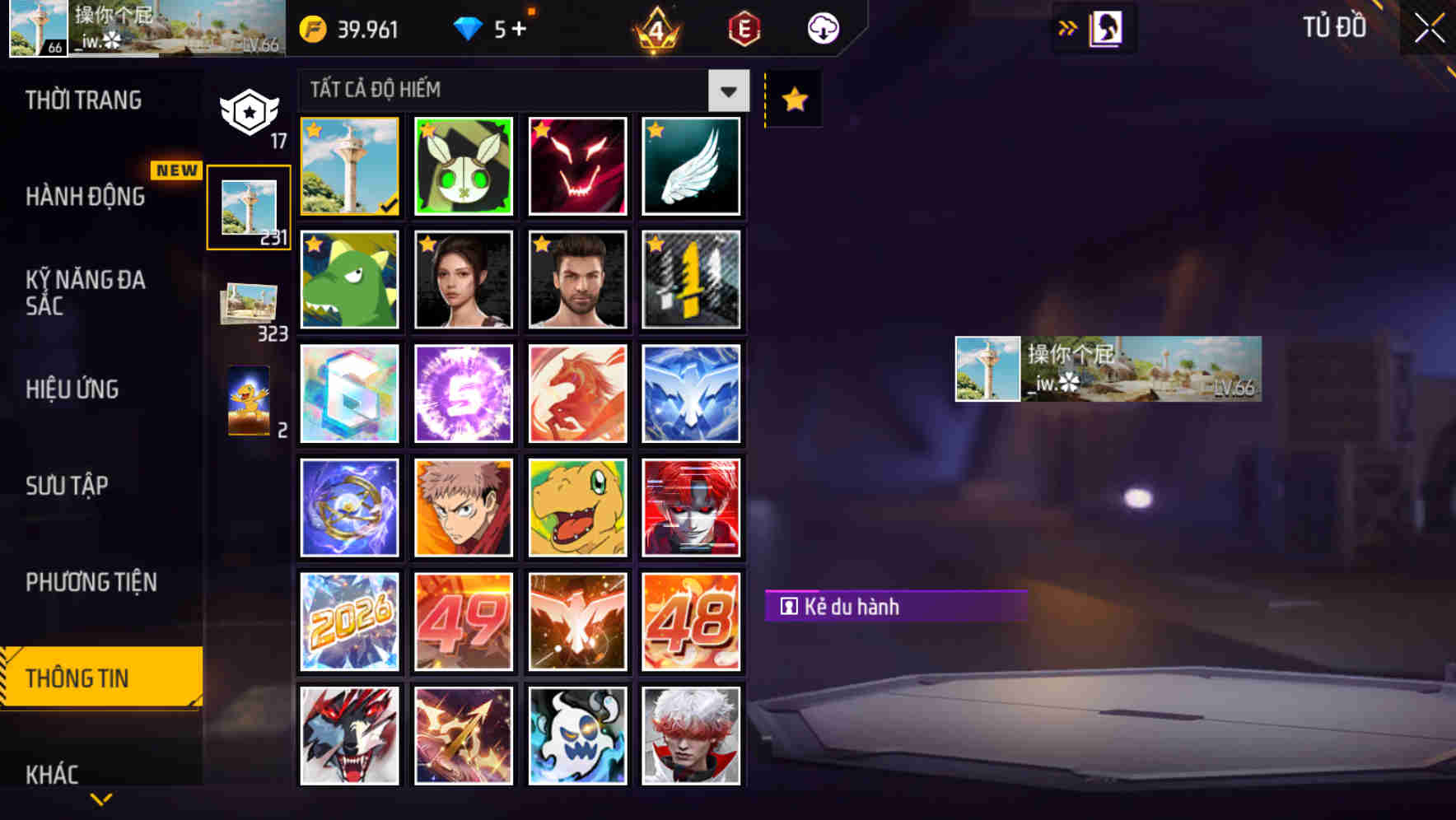
Task: Switch to the THỜI TRANG tab
Action: coord(82,100)
